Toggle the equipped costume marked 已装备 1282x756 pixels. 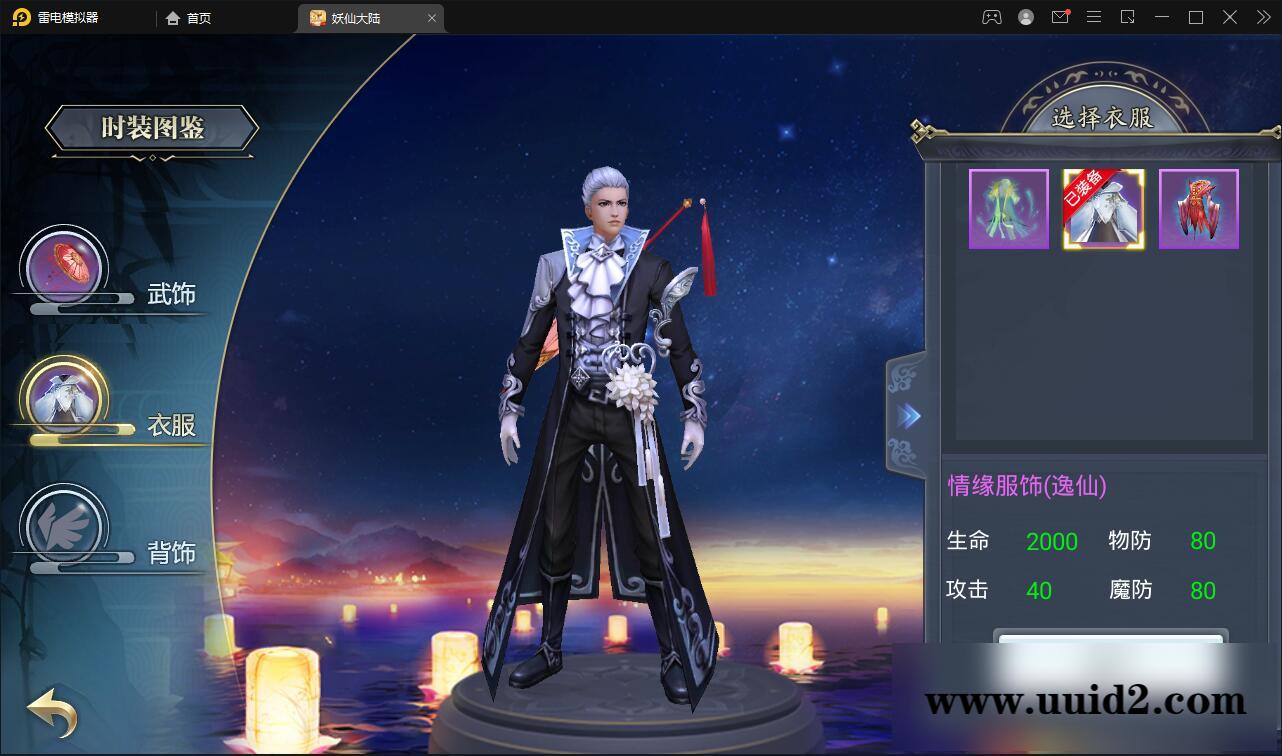coord(1103,208)
